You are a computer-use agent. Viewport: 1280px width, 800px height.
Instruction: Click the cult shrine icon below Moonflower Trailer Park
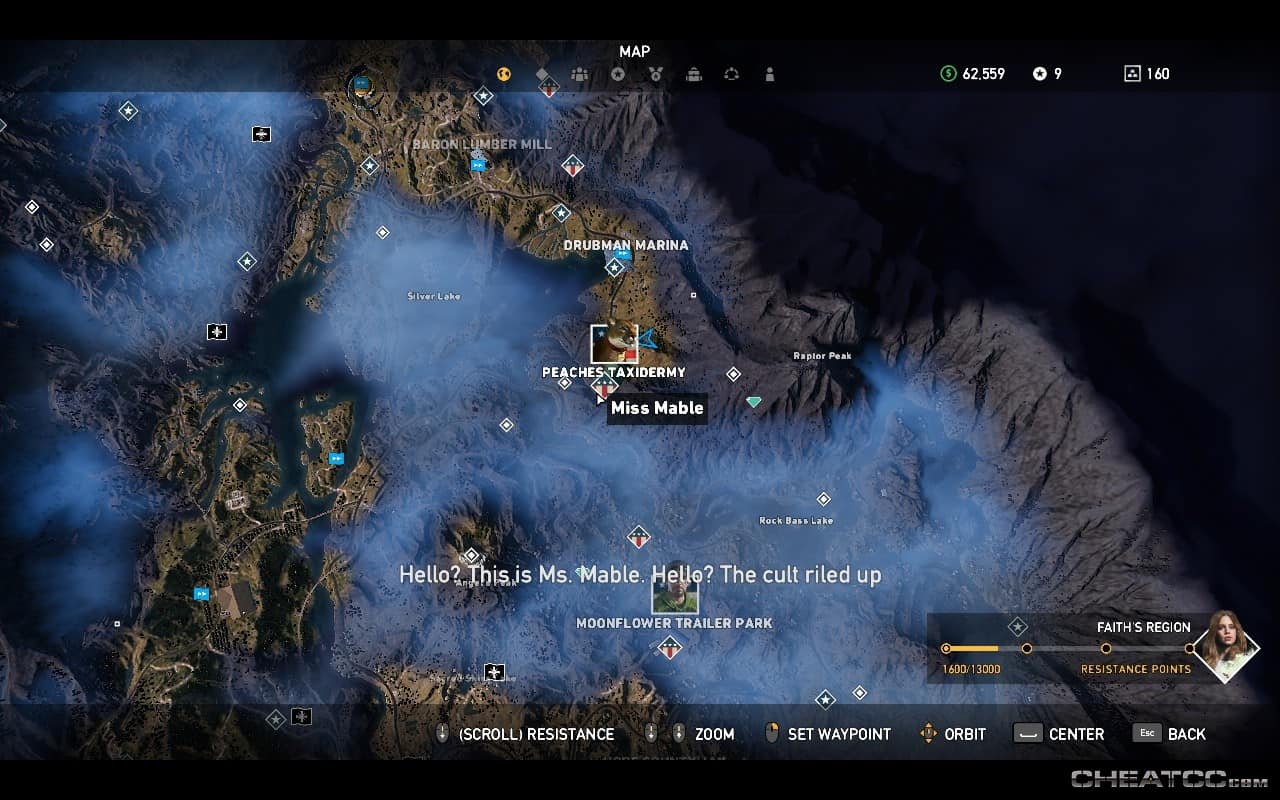coord(671,648)
